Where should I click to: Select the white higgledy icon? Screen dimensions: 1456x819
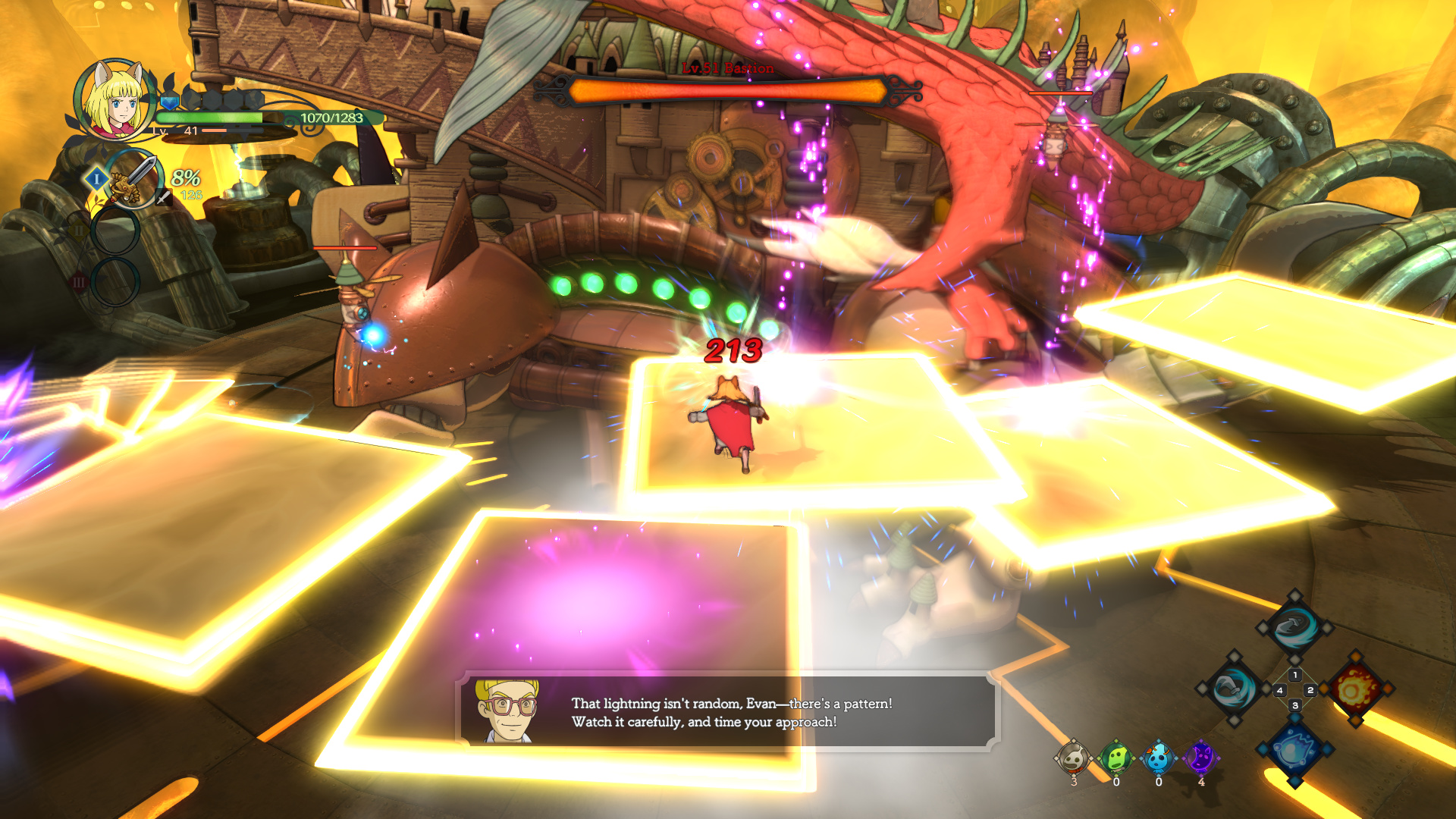(x=1073, y=758)
